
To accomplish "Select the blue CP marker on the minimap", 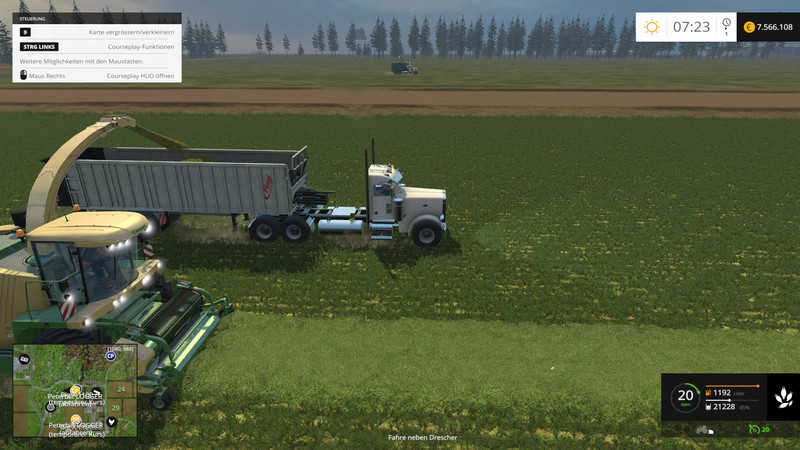I will point(111,355).
